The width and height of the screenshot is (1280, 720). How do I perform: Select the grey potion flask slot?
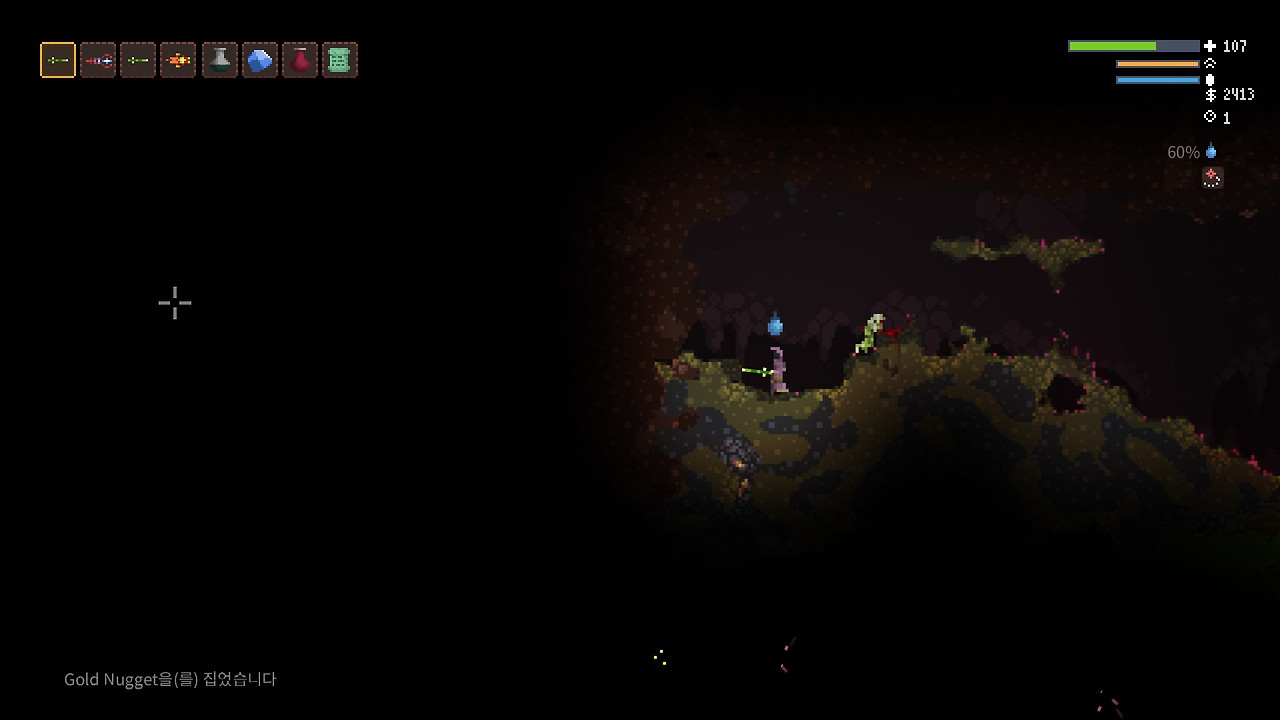[x=219, y=60]
